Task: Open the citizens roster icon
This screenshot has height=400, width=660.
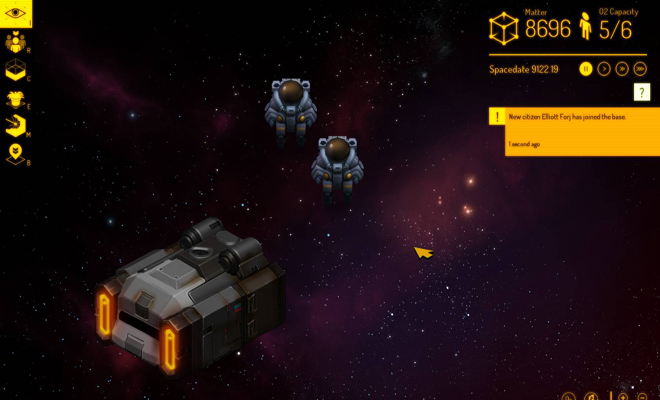Action: 16,42
